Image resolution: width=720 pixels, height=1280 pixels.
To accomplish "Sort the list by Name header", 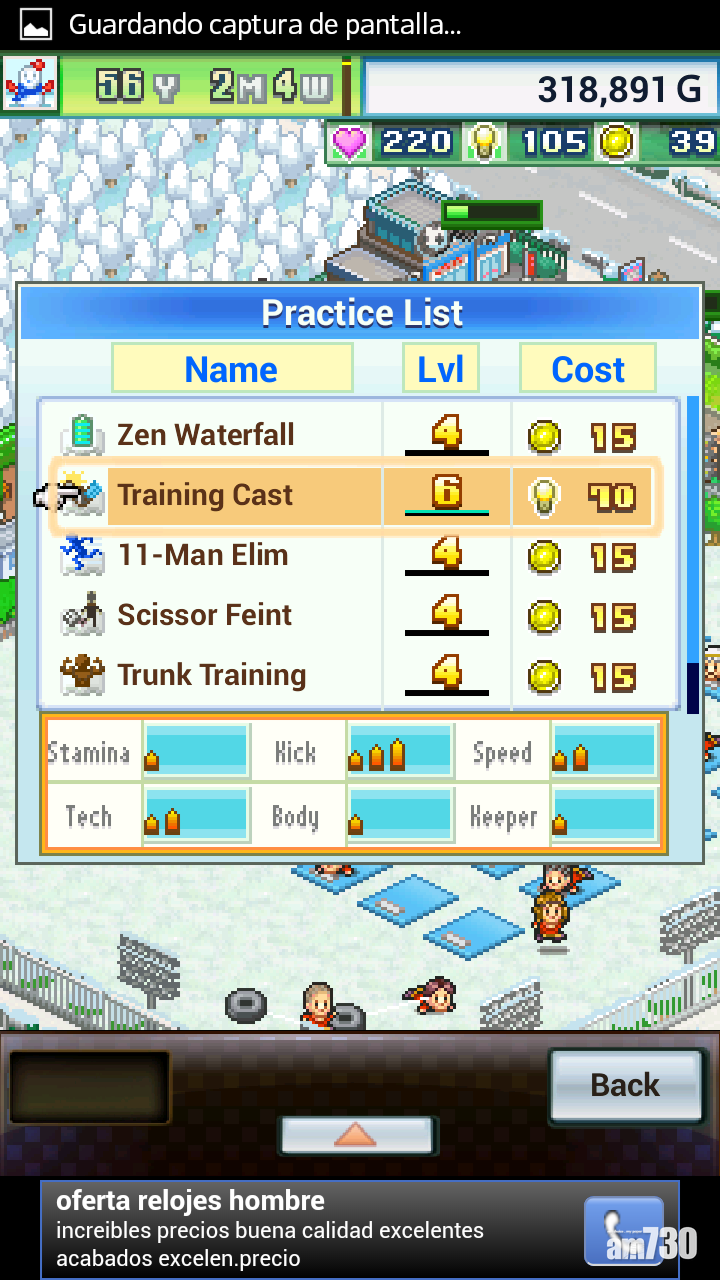I will pyautogui.click(x=231, y=369).
